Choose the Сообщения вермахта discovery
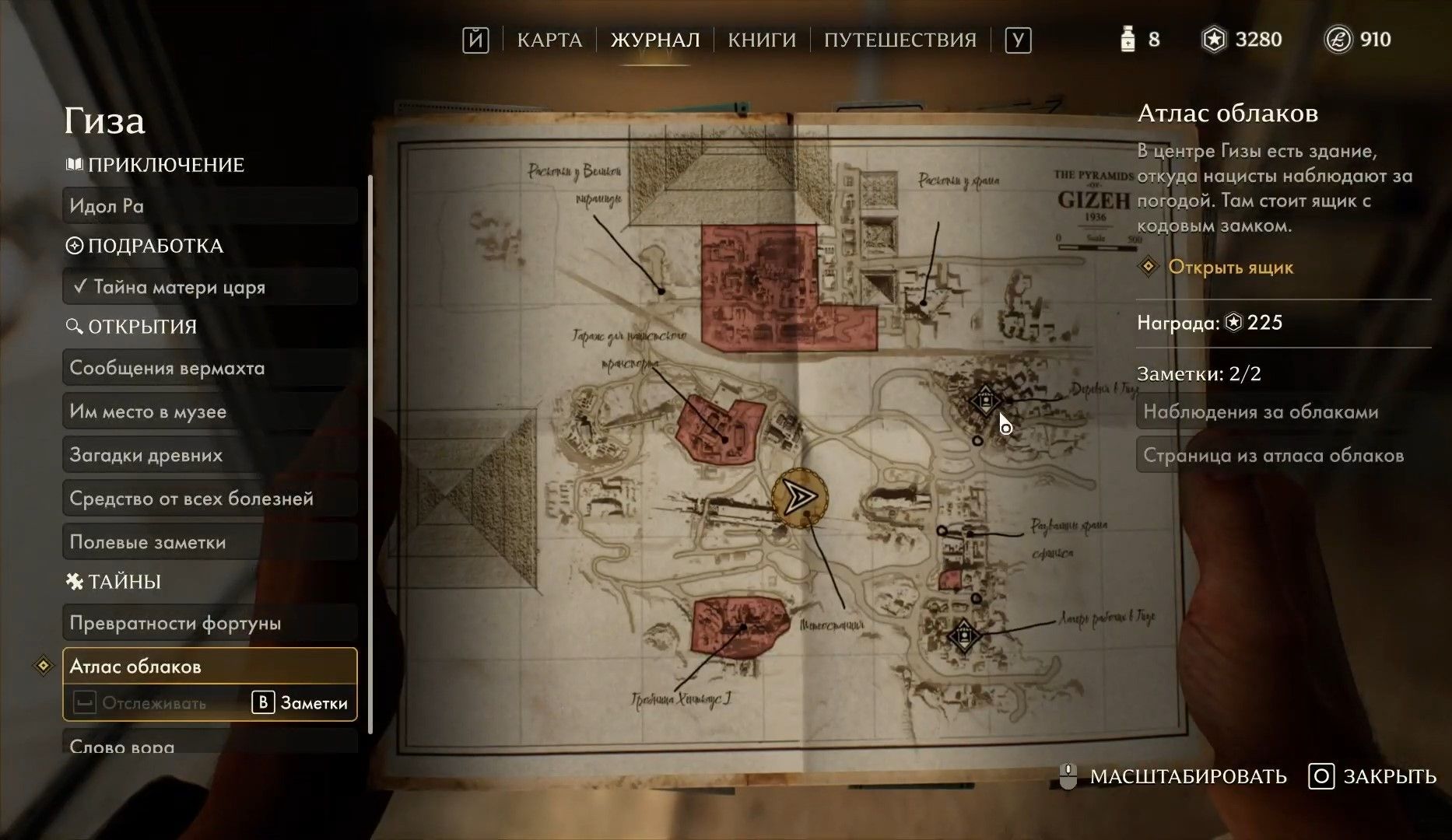 [209, 368]
